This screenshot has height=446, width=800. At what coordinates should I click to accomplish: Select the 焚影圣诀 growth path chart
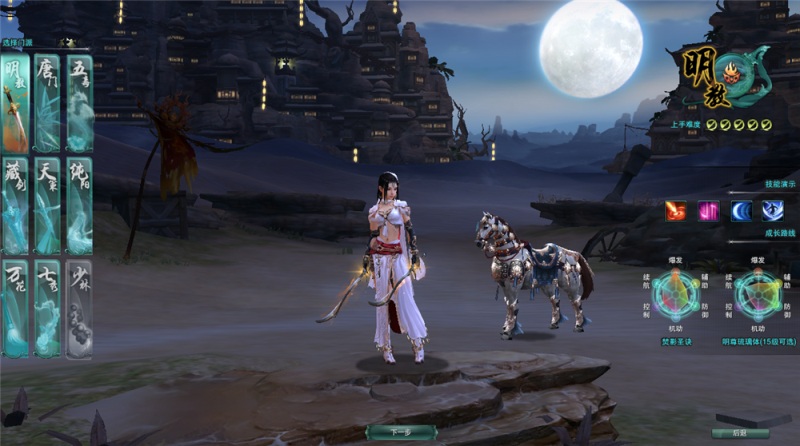(676, 295)
